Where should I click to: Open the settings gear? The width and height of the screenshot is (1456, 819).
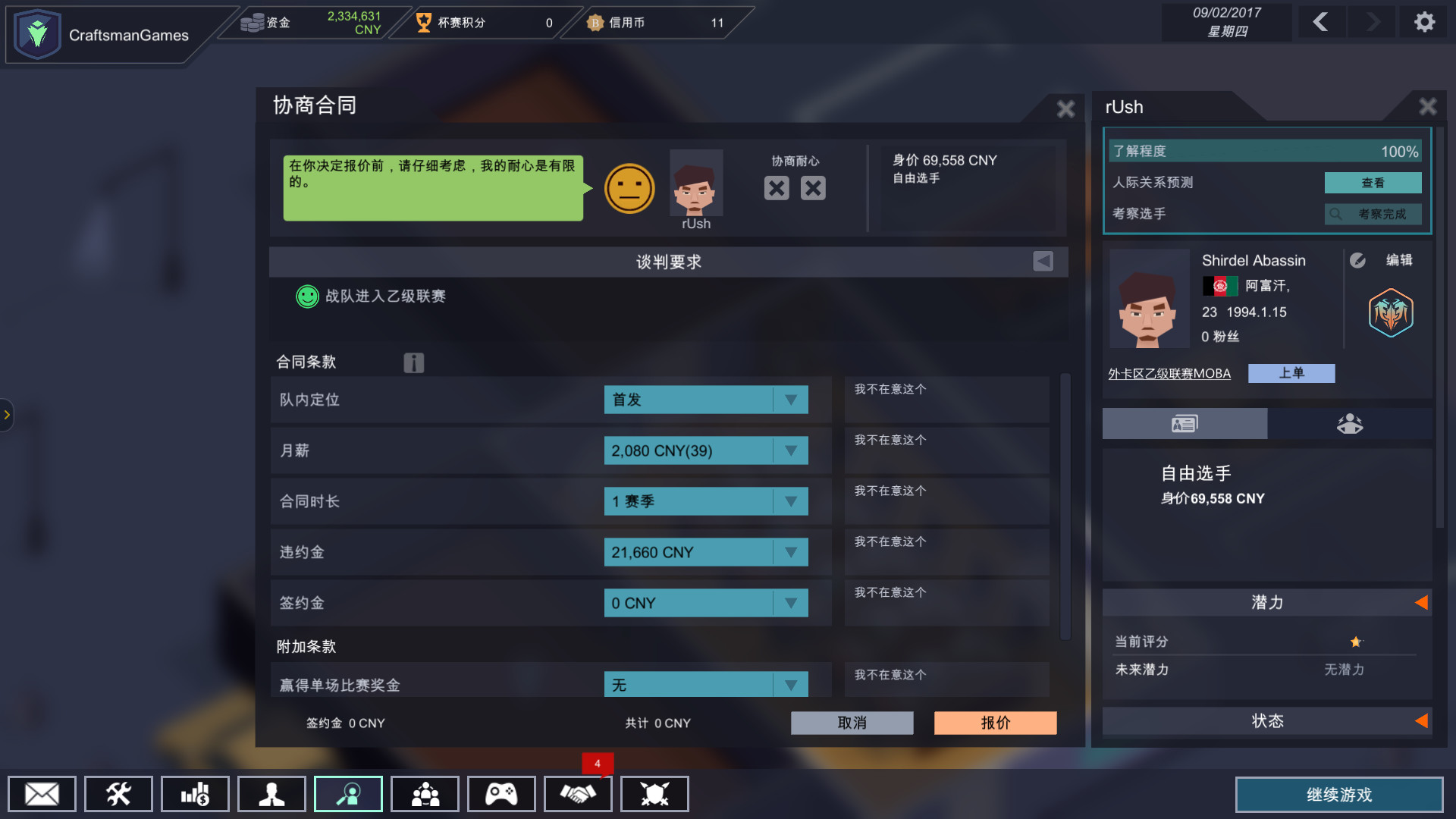tap(1425, 22)
